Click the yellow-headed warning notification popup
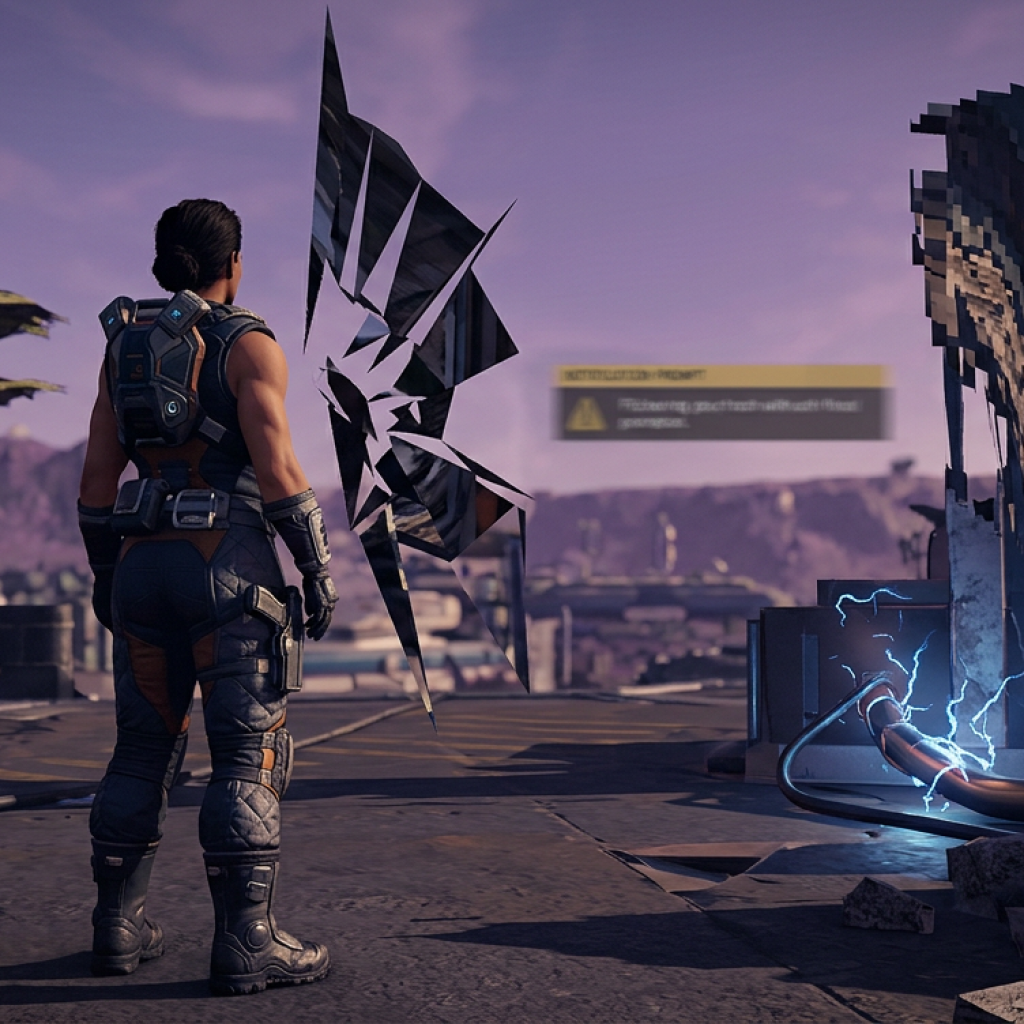This screenshot has height=1024, width=1024. pyautogui.click(x=721, y=402)
